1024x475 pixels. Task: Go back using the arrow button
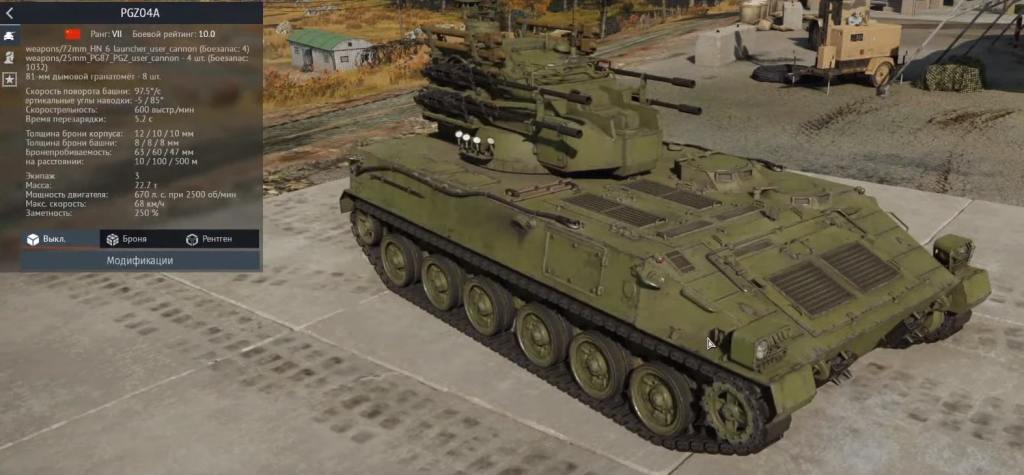point(9,14)
